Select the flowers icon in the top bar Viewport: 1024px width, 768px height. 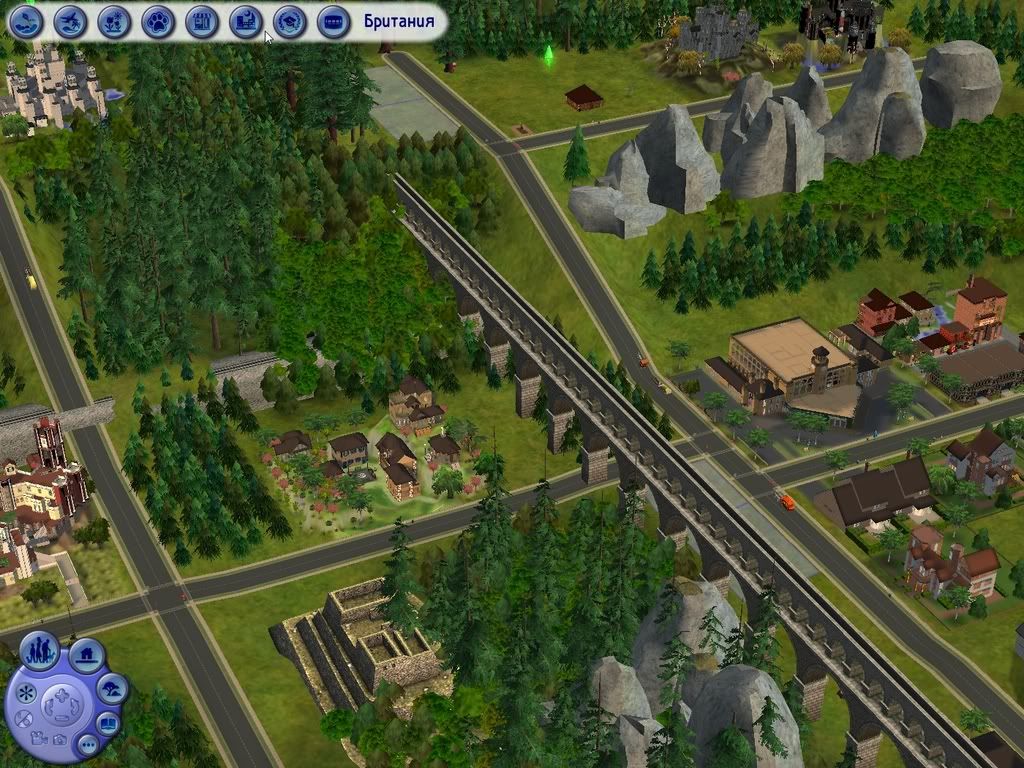114,20
